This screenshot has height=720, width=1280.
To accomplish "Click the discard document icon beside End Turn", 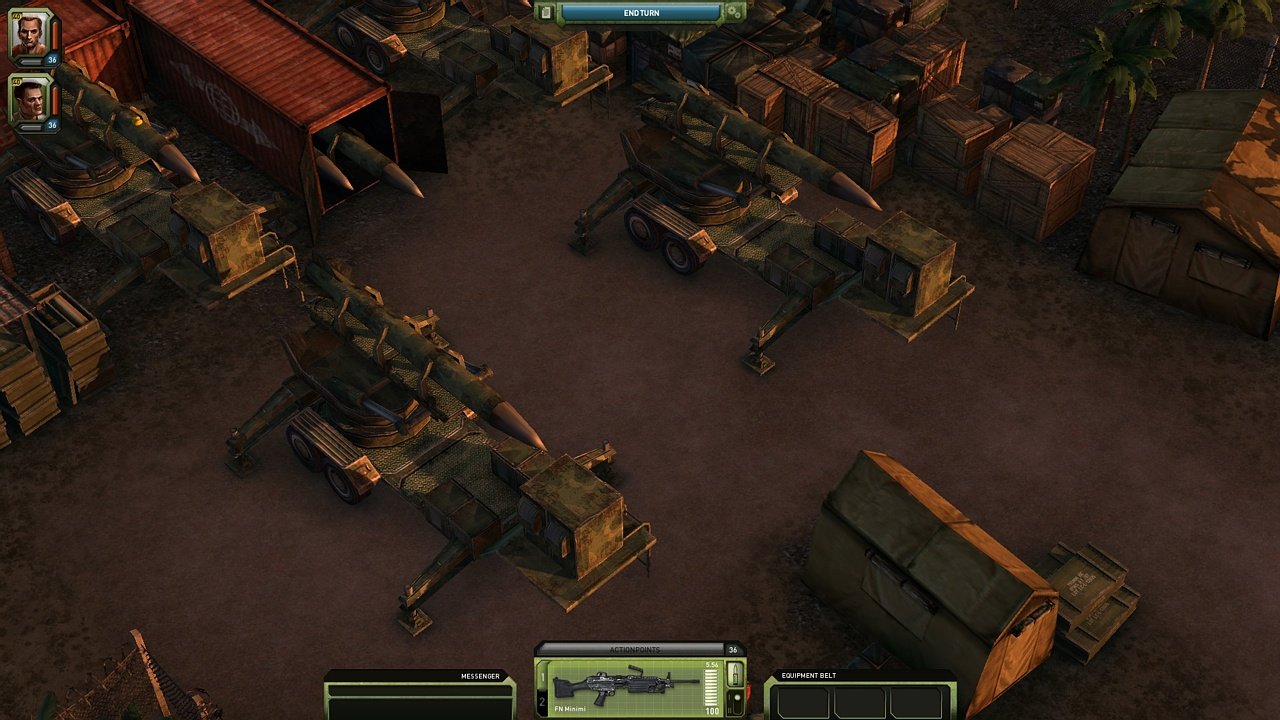I will click(x=546, y=12).
